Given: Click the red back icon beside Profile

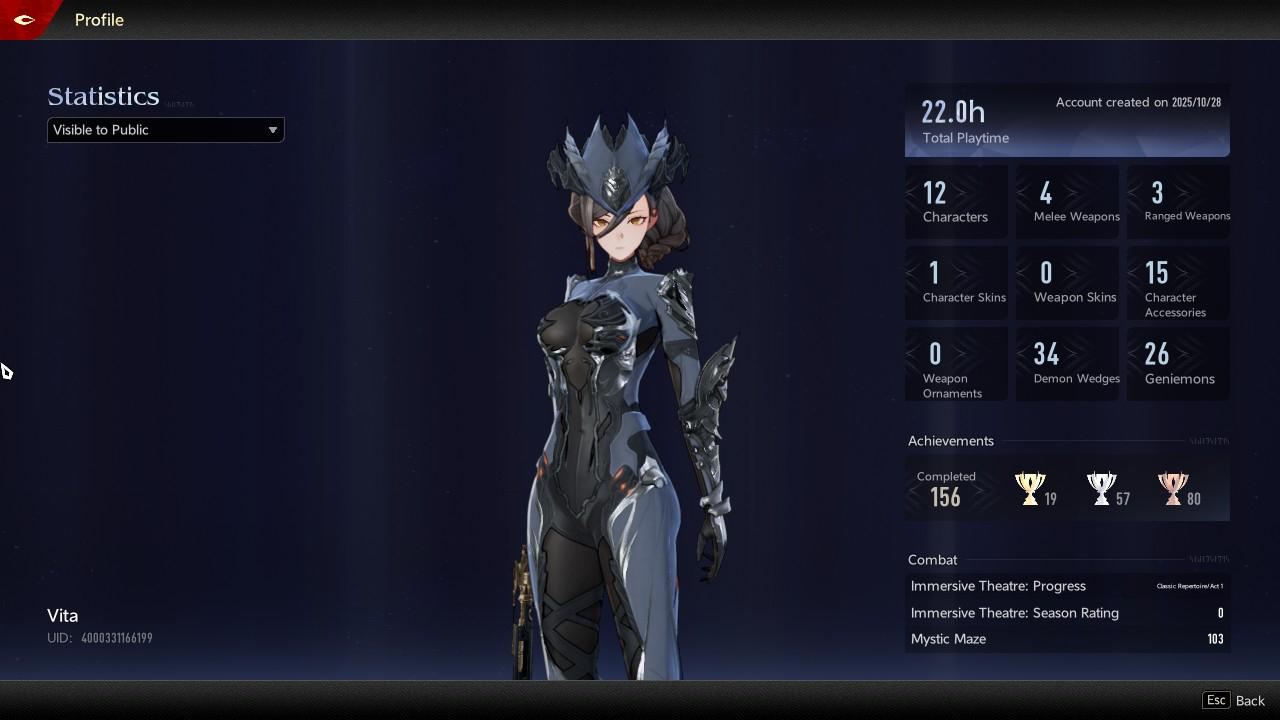Looking at the screenshot, I should click(x=24, y=19).
